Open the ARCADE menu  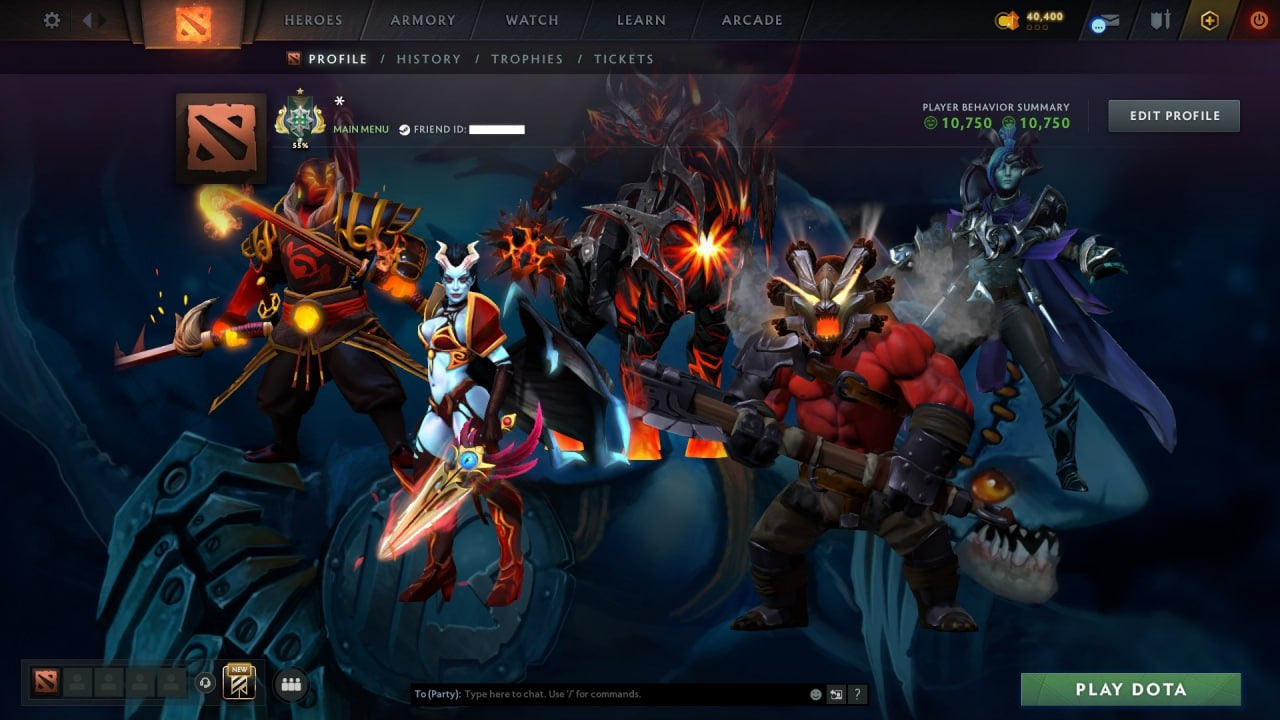[751, 20]
